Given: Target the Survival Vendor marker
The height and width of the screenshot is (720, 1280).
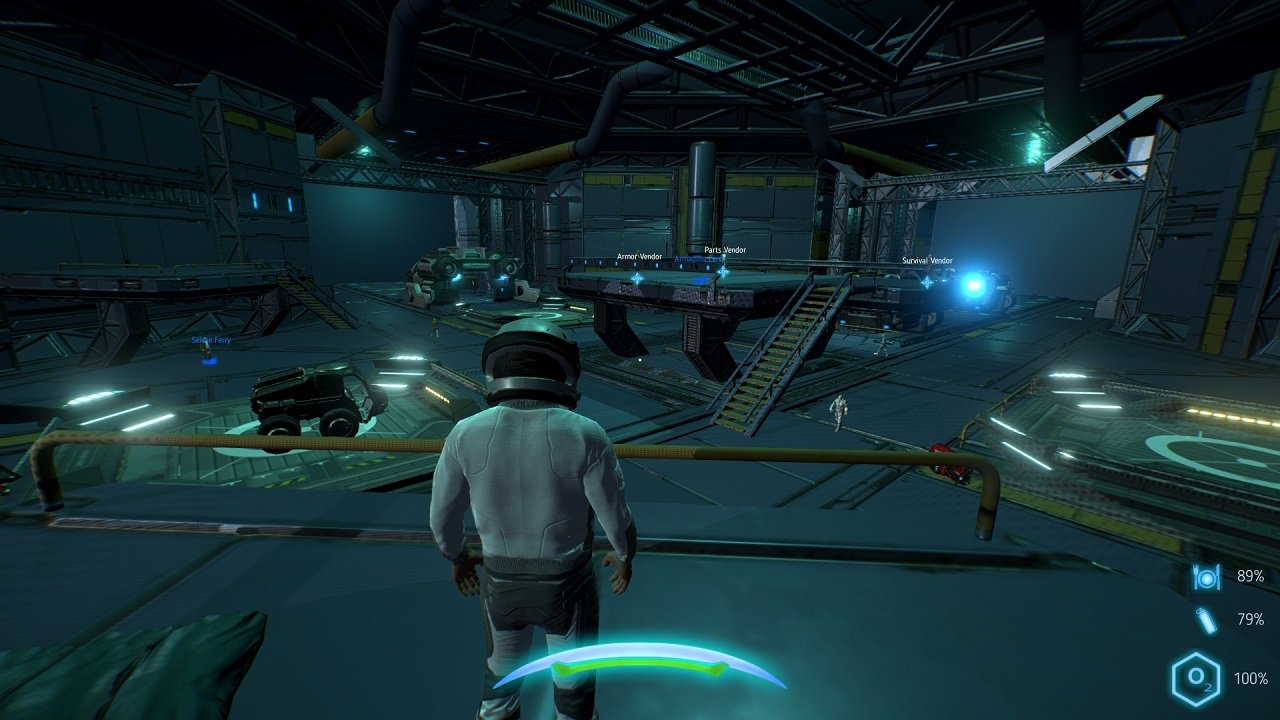Looking at the screenshot, I should (x=927, y=282).
